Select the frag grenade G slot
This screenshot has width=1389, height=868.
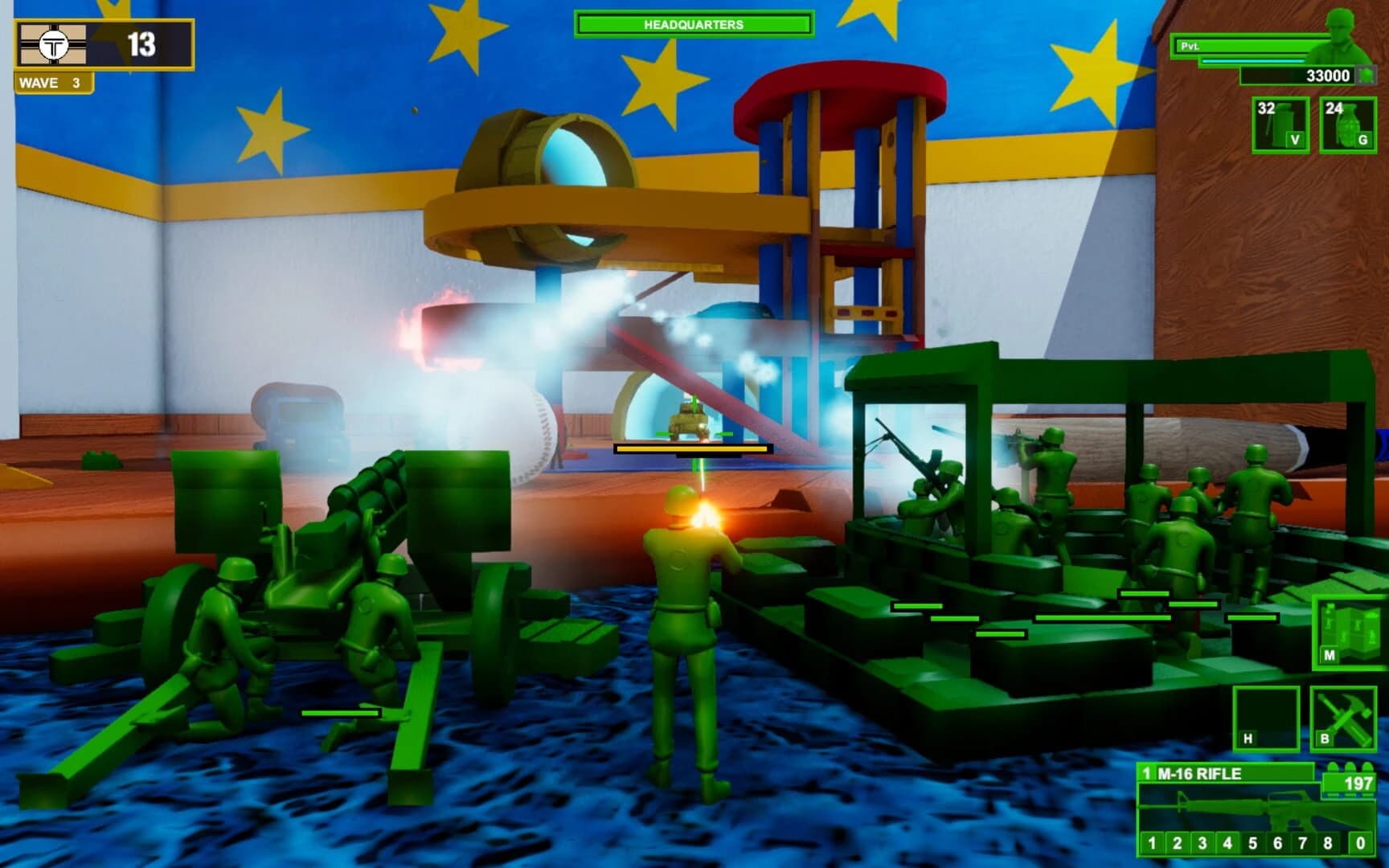(1347, 125)
